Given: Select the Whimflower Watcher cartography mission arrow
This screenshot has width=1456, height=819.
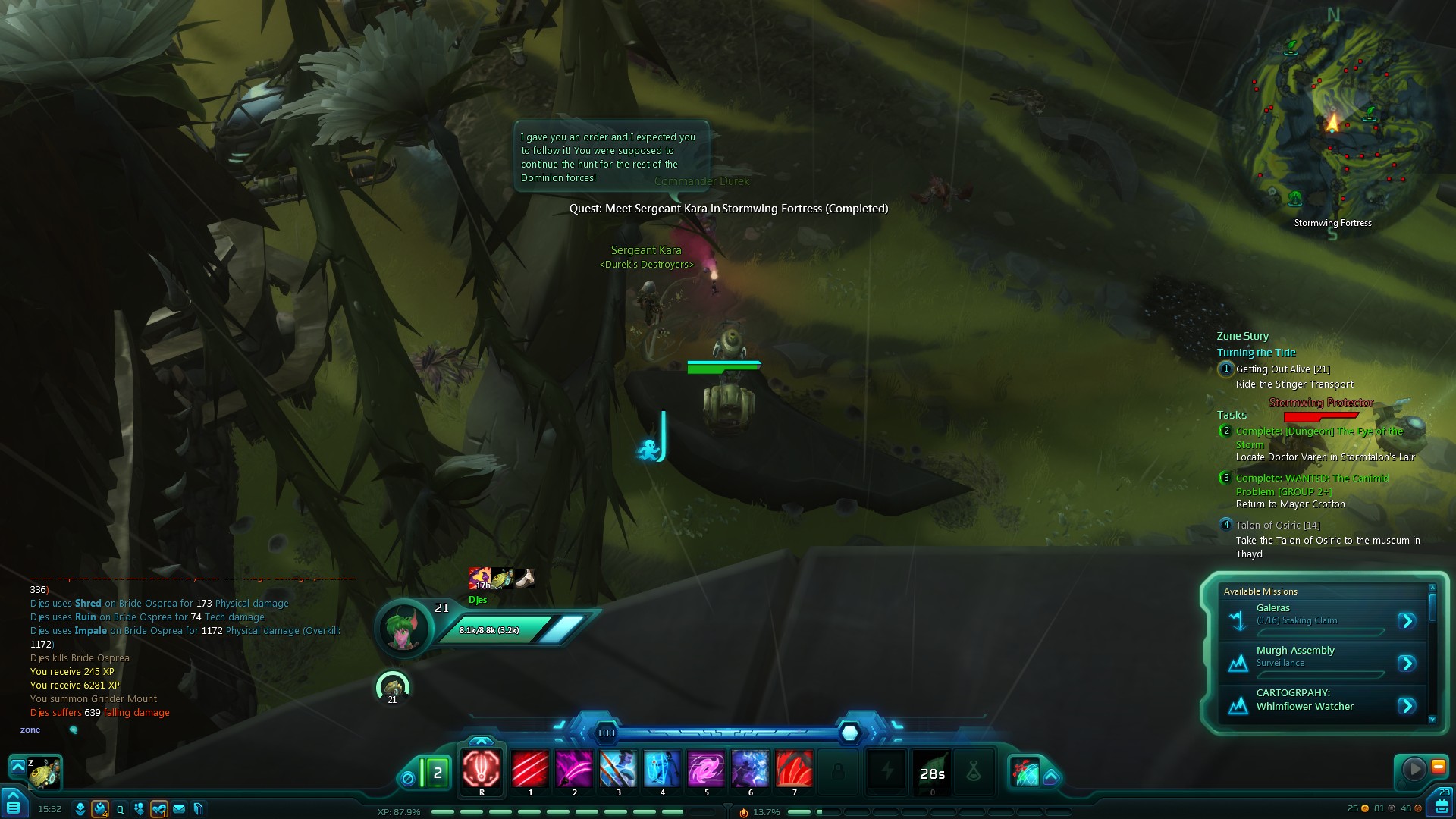Looking at the screenshot, I should [1407, 706].
